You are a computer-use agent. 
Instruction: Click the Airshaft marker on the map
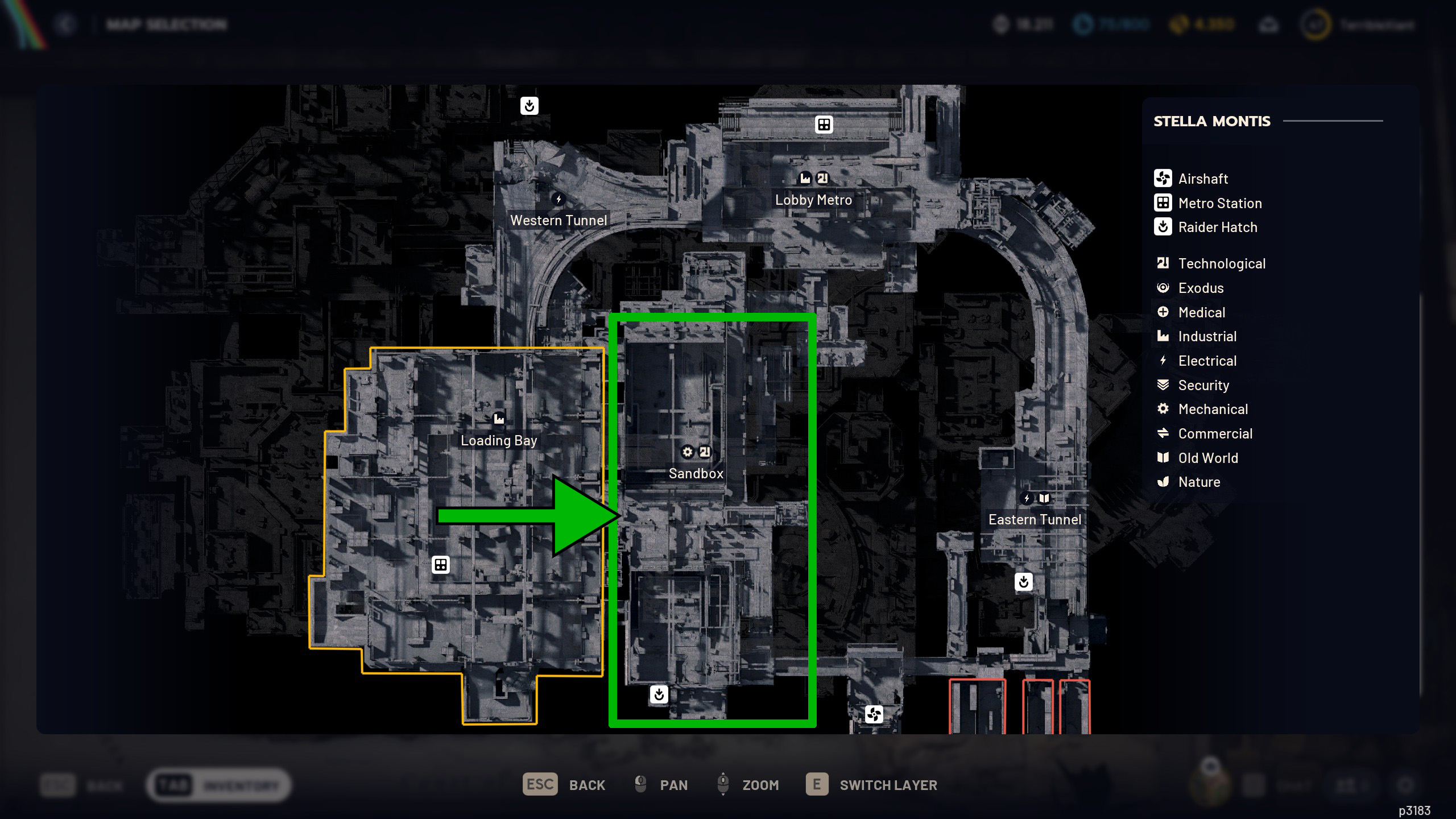click(x=874, y=714)
